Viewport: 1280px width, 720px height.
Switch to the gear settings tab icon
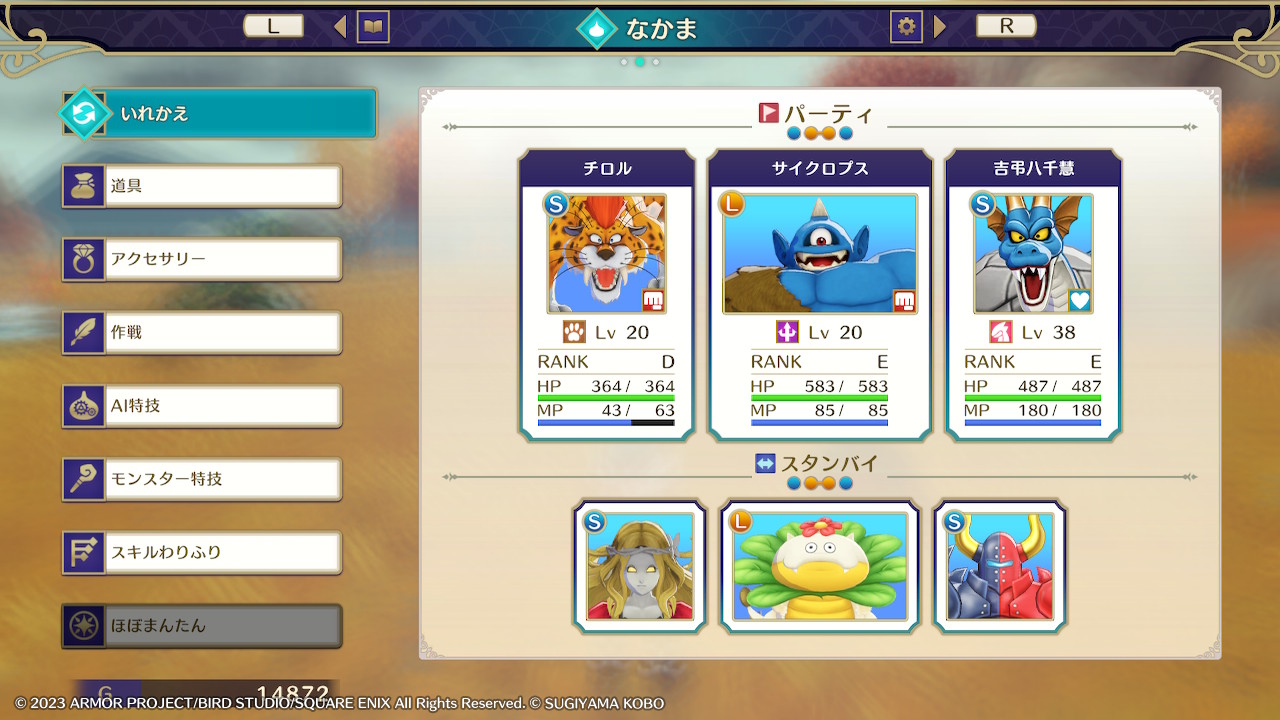coord(906,27)
